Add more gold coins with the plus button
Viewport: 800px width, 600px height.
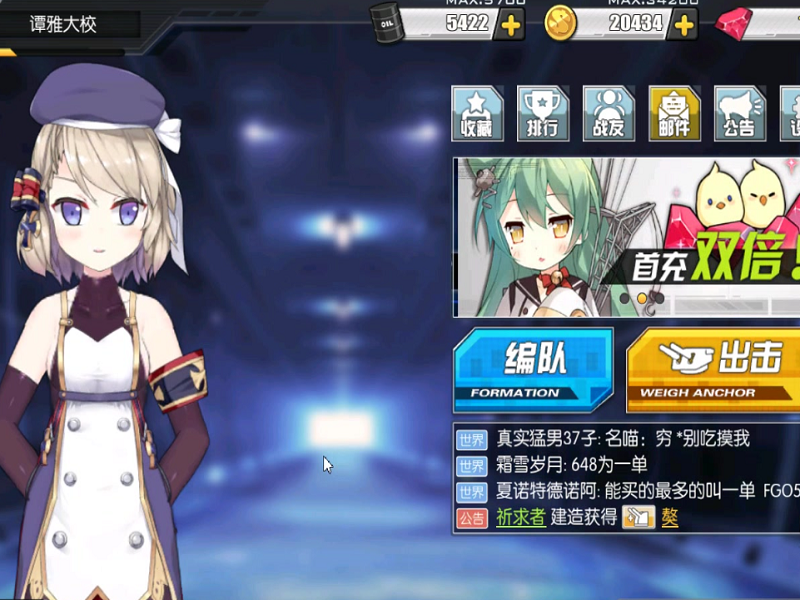[x=684, y=24]
